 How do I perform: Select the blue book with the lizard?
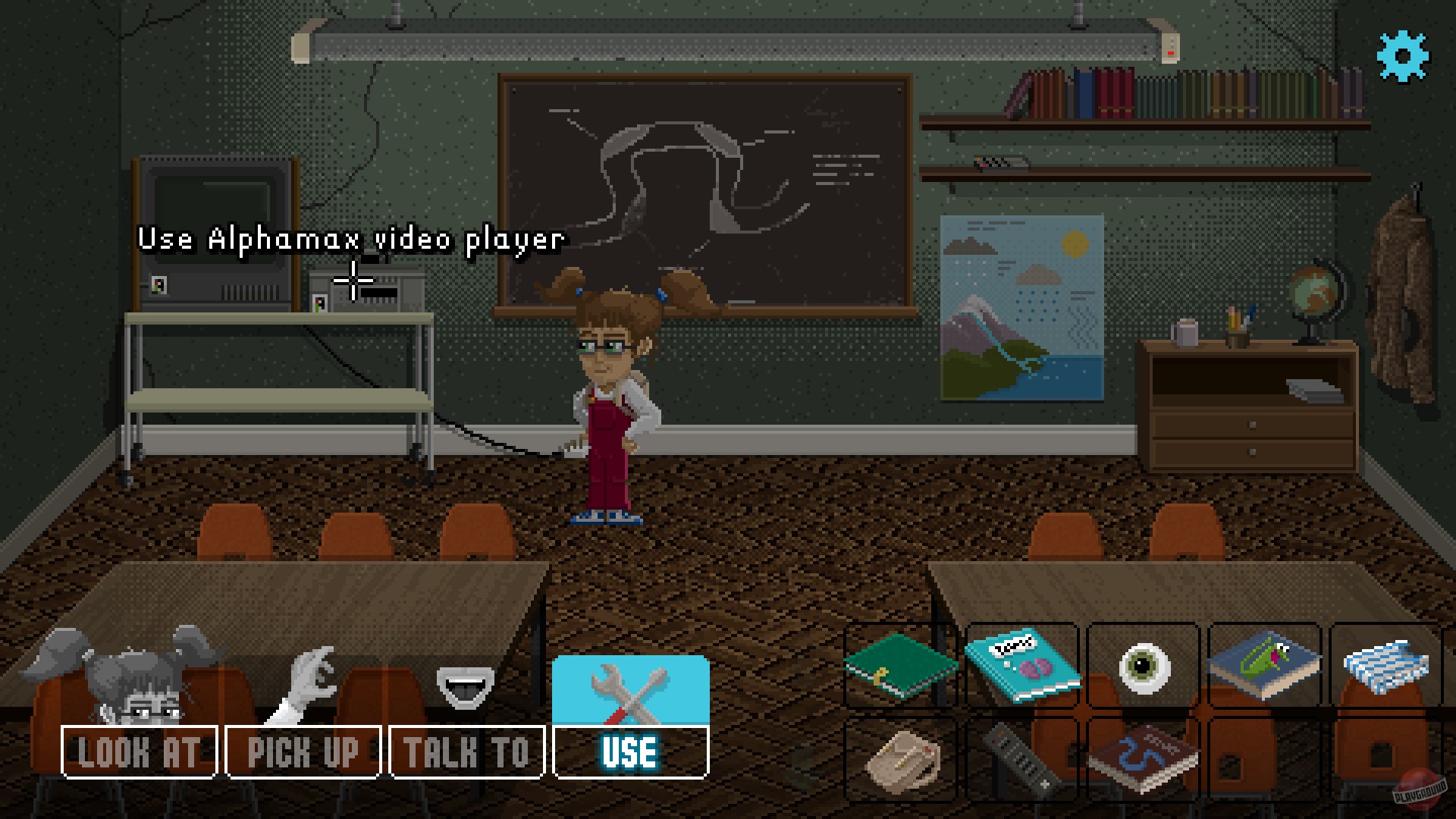pos(1265,666)
